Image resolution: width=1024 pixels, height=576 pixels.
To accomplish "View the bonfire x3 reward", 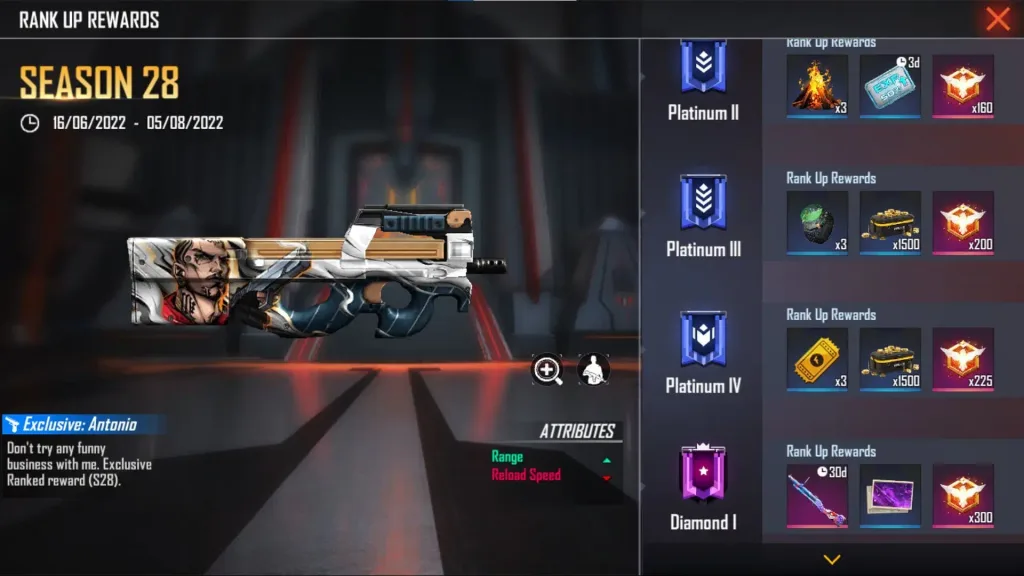I will pos(817,85).
